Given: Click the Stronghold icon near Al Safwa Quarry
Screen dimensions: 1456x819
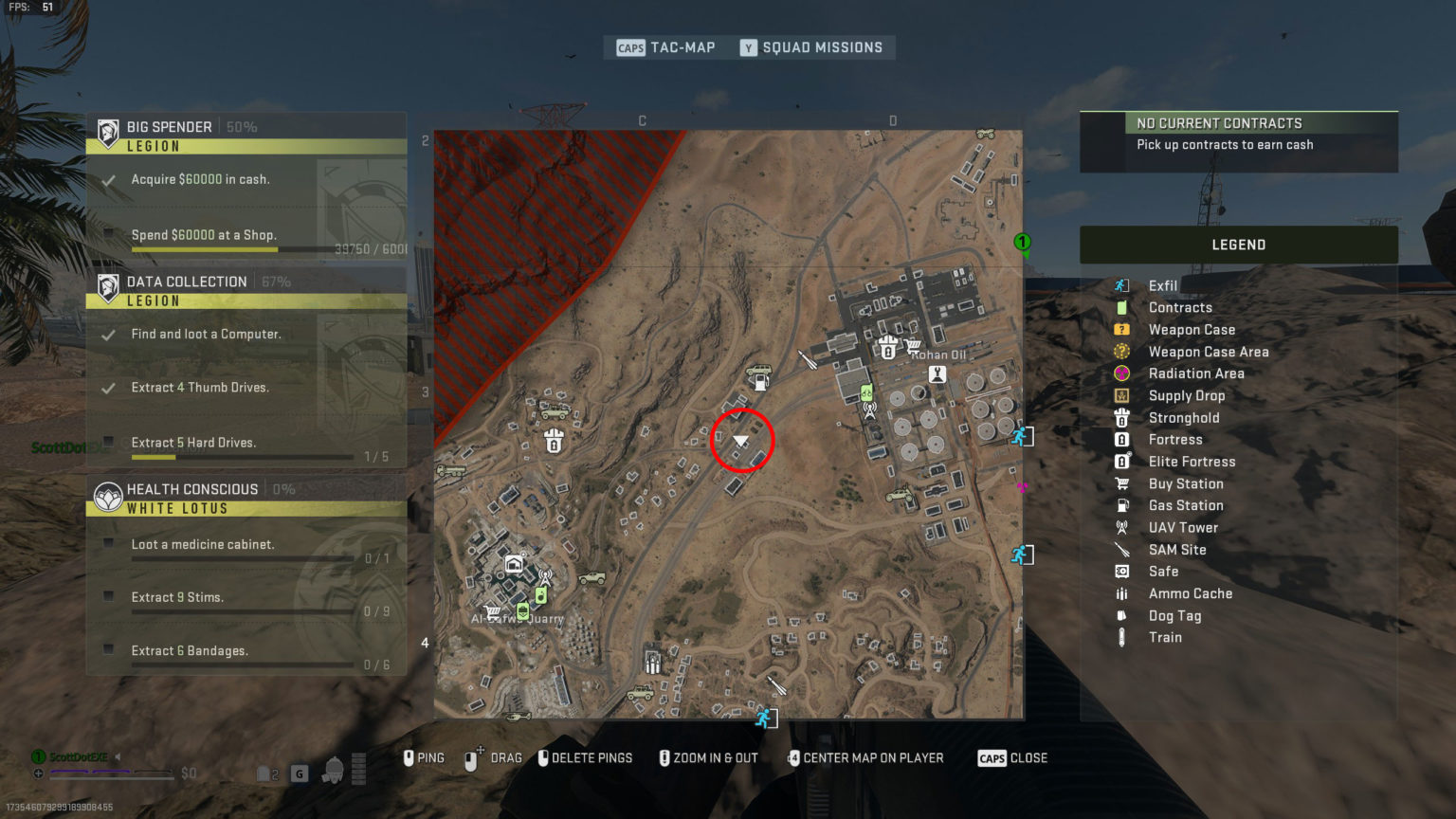Looking at the screenshot, I should tap(555, 441).
